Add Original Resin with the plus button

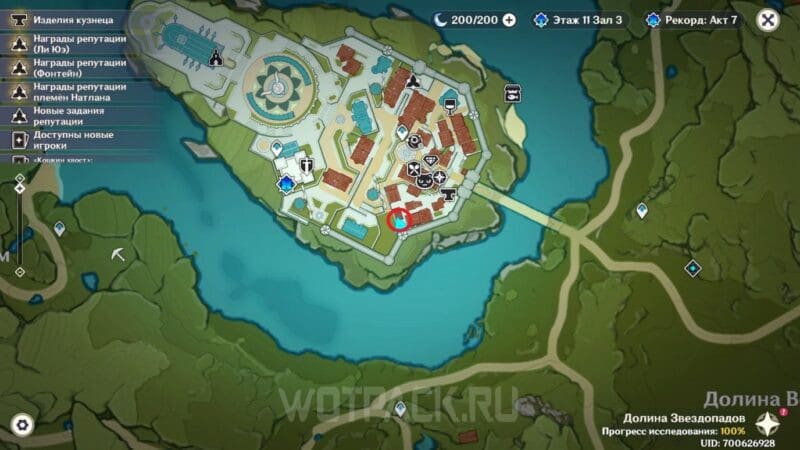click(x=509, y=19)
